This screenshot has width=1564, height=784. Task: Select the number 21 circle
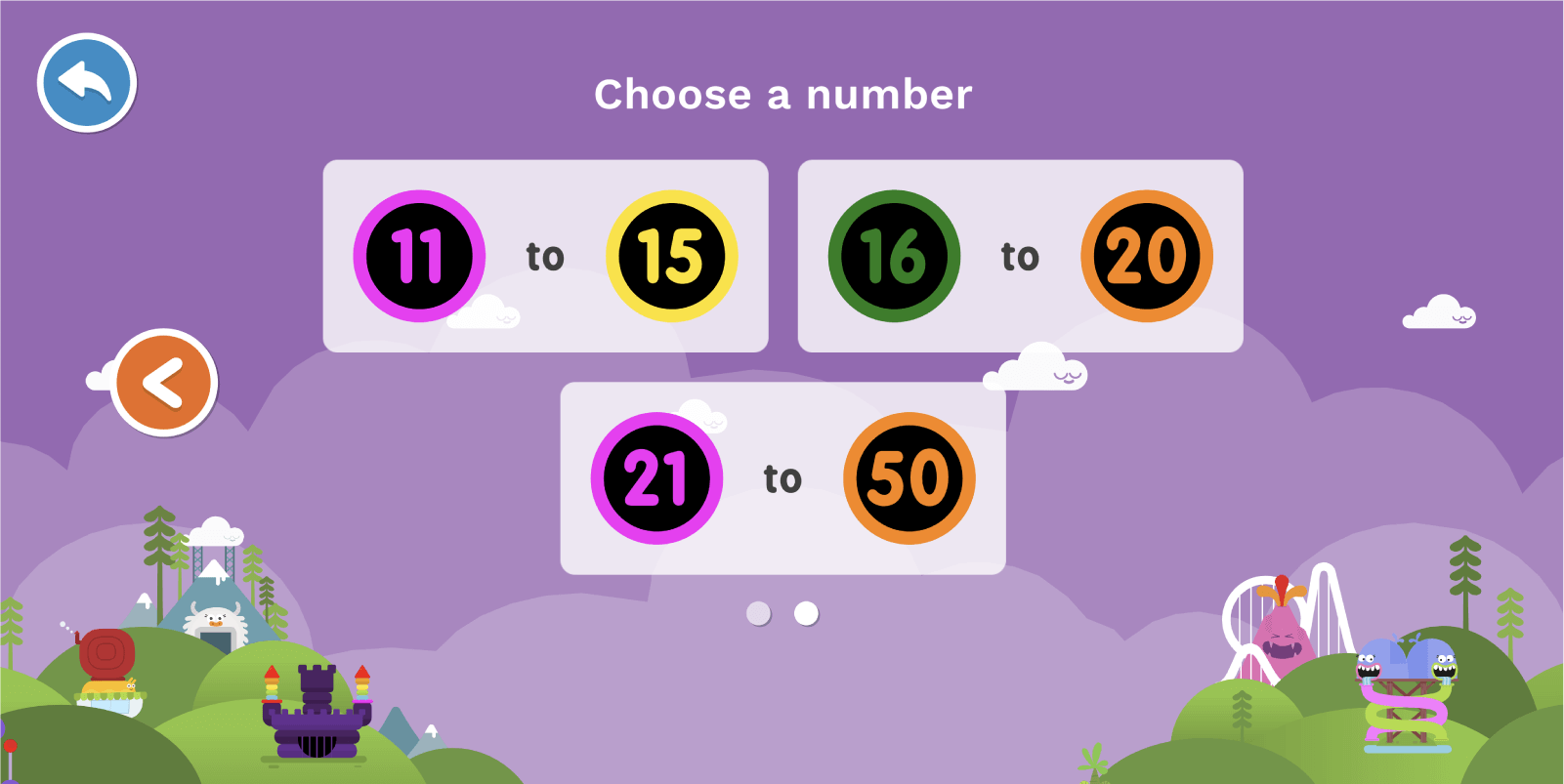[655, 477]
